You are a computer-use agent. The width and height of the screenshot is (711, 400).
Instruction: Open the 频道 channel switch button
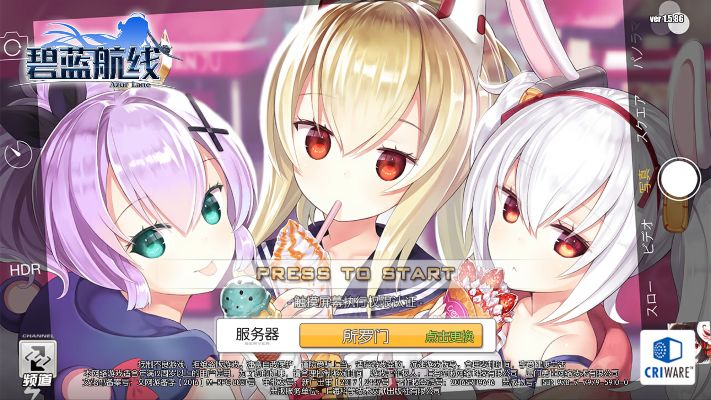(x=36, y=363)
